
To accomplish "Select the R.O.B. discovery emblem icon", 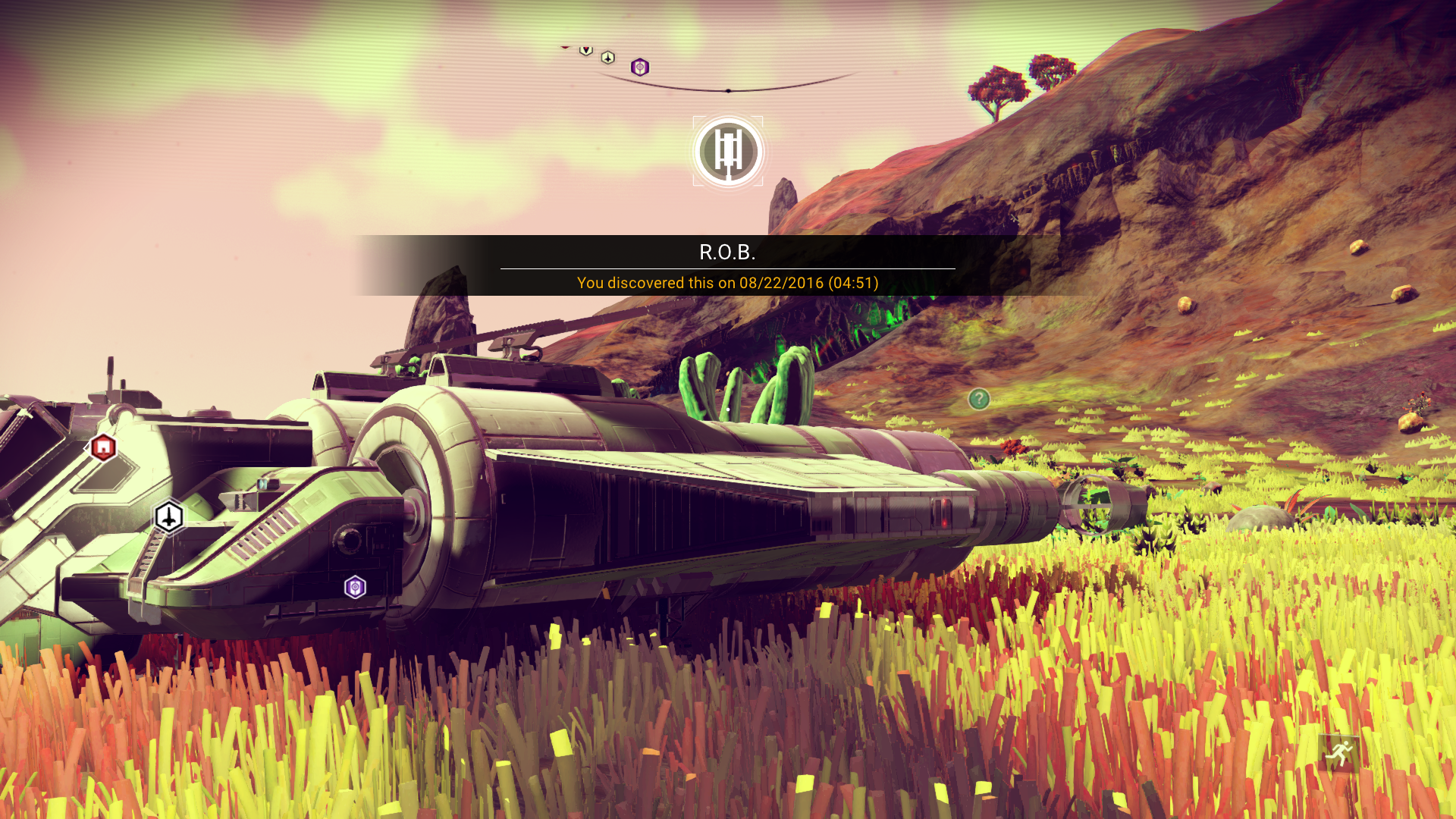I will pyautogui.click(x=728, y=152).
